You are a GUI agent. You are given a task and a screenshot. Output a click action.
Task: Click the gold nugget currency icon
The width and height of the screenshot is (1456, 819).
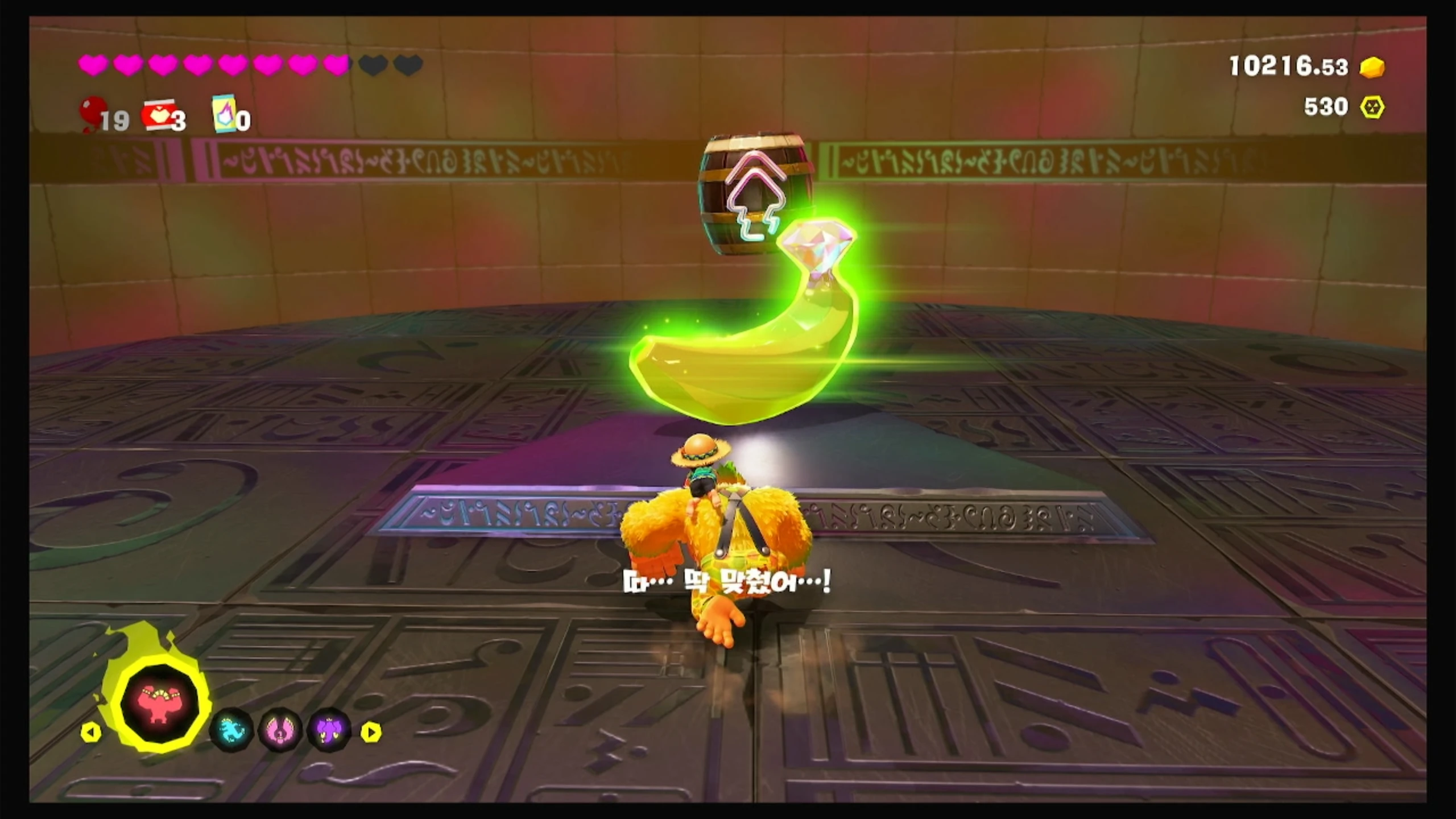click(x=1372, y=68)
